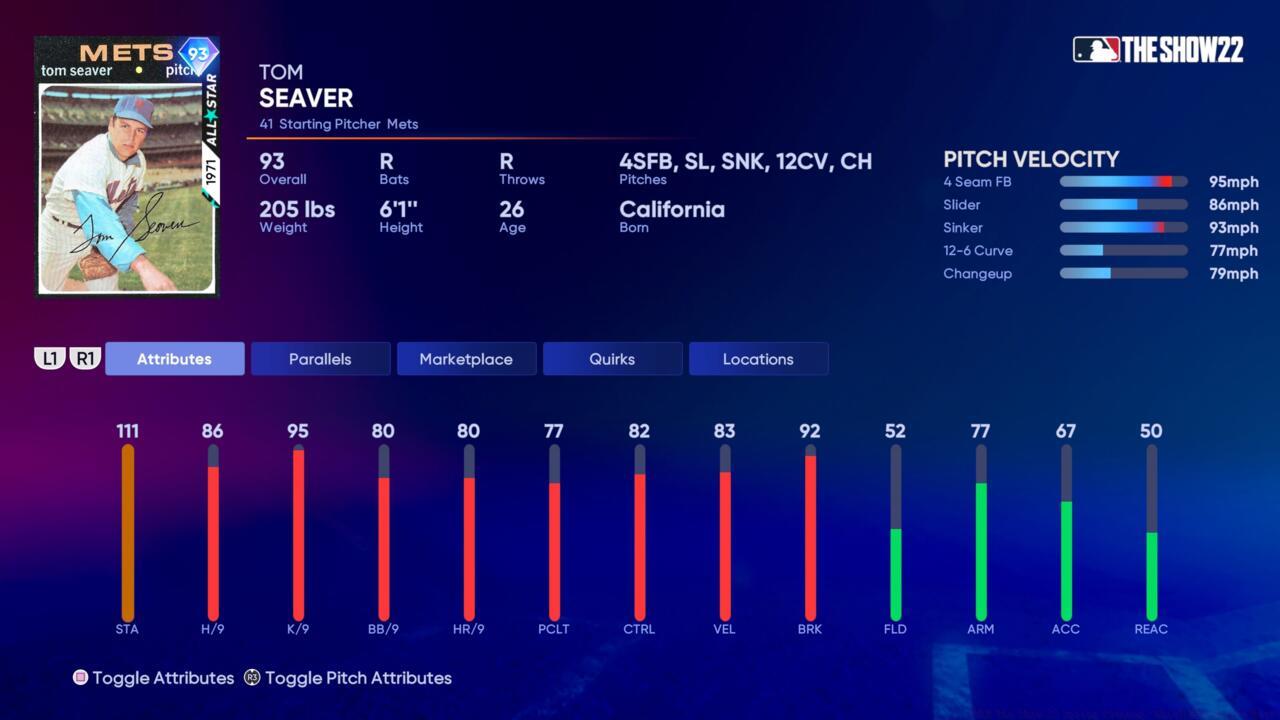
Task: Select the highlighted Attributes tab
Action: pyautogui.click(x=174, y=358)
